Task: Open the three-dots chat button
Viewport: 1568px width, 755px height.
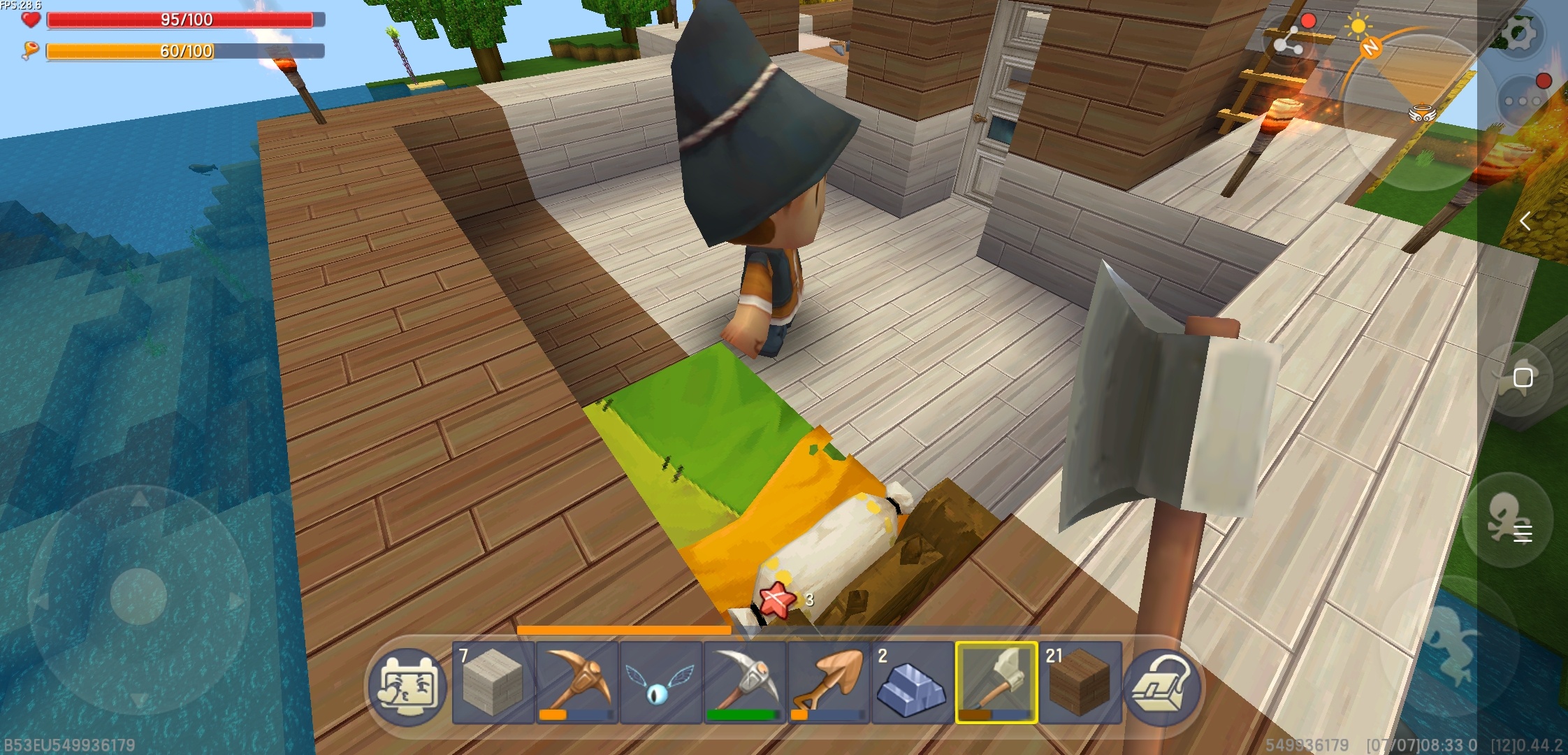Action: tap(1523, 101)
